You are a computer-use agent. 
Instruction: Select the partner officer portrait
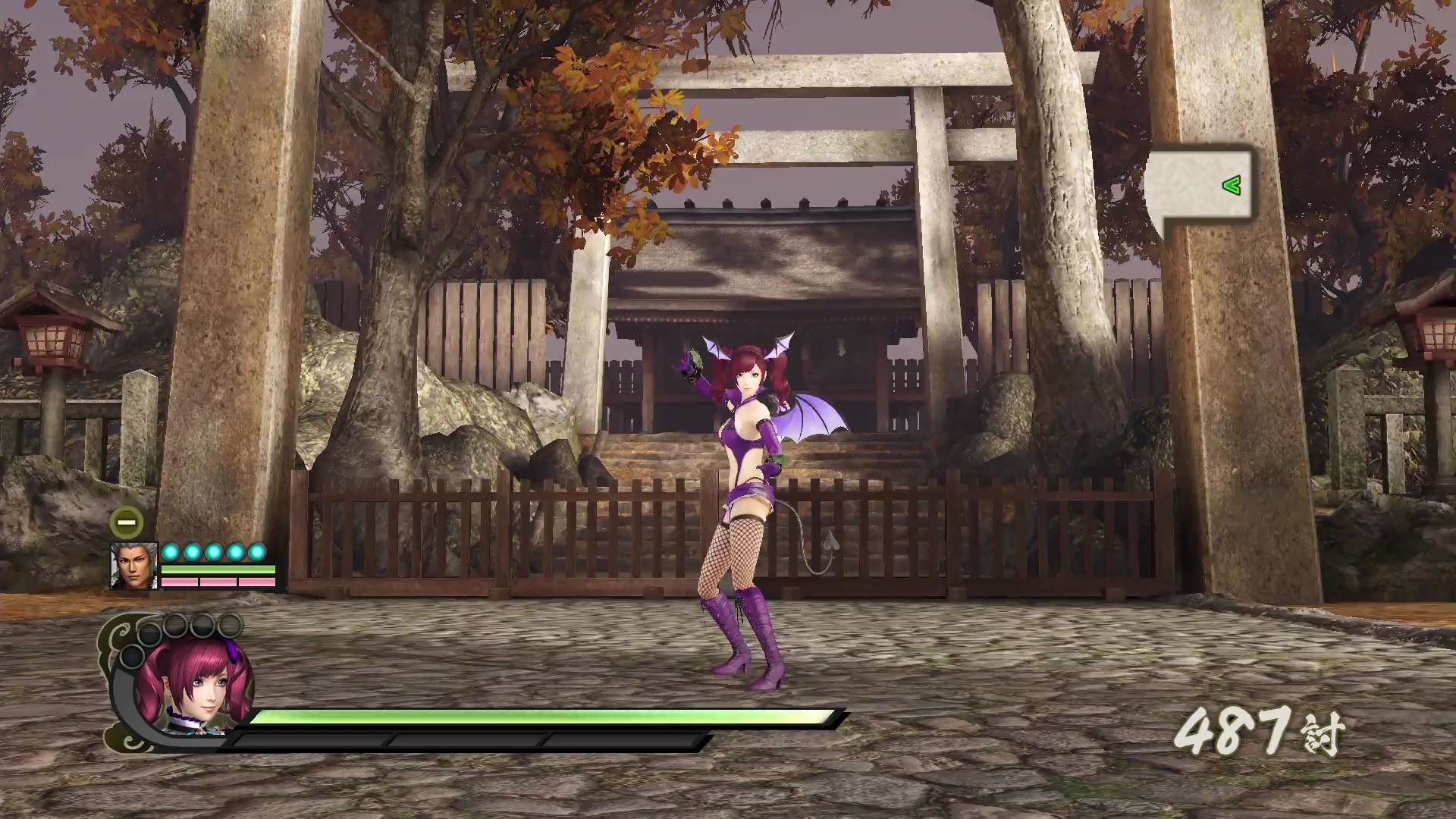[133, 566]
